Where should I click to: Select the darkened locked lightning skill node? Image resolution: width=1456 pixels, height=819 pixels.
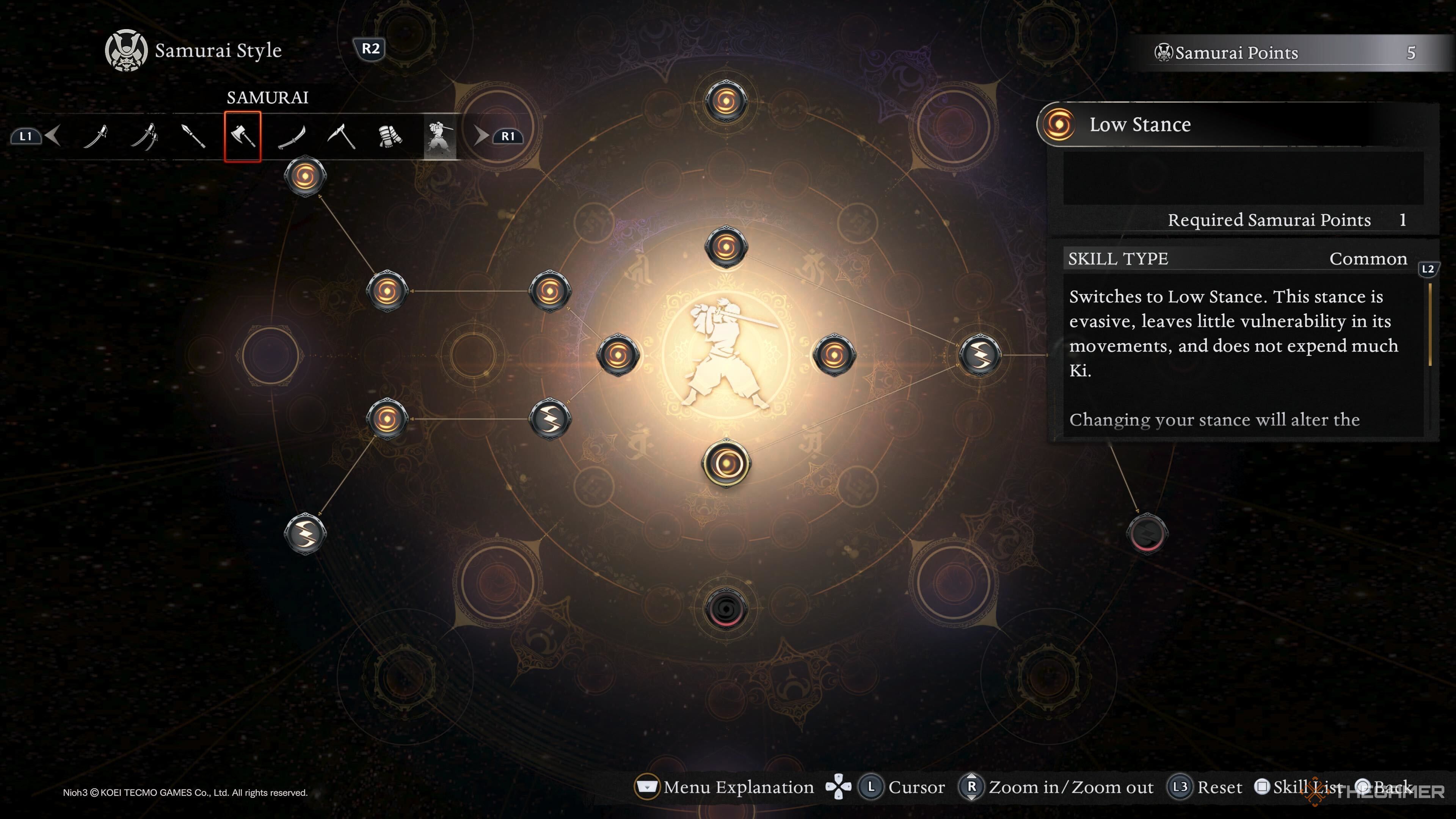(x=1147, y=533)
